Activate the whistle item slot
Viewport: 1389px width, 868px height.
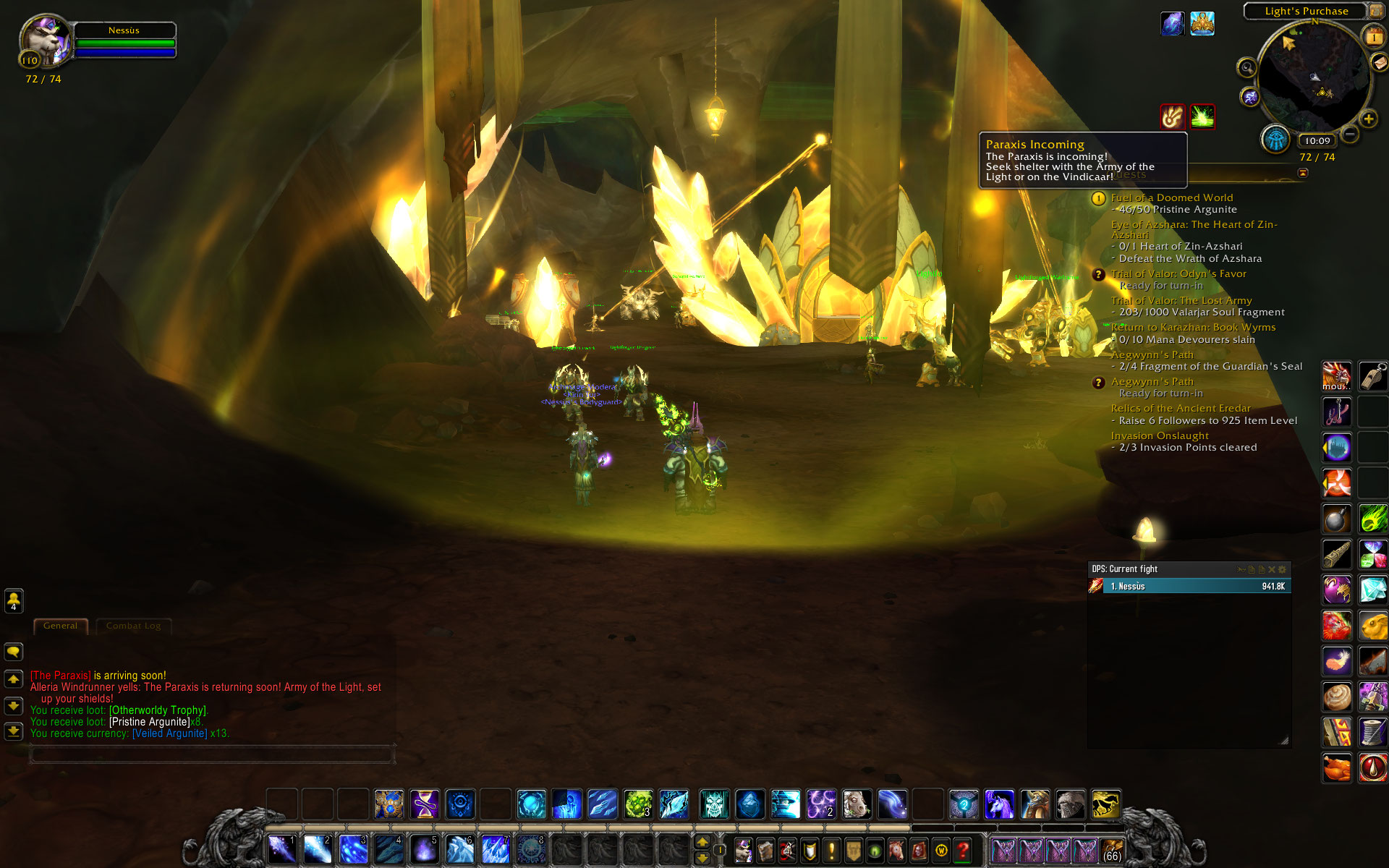[x=1372, y=376]
